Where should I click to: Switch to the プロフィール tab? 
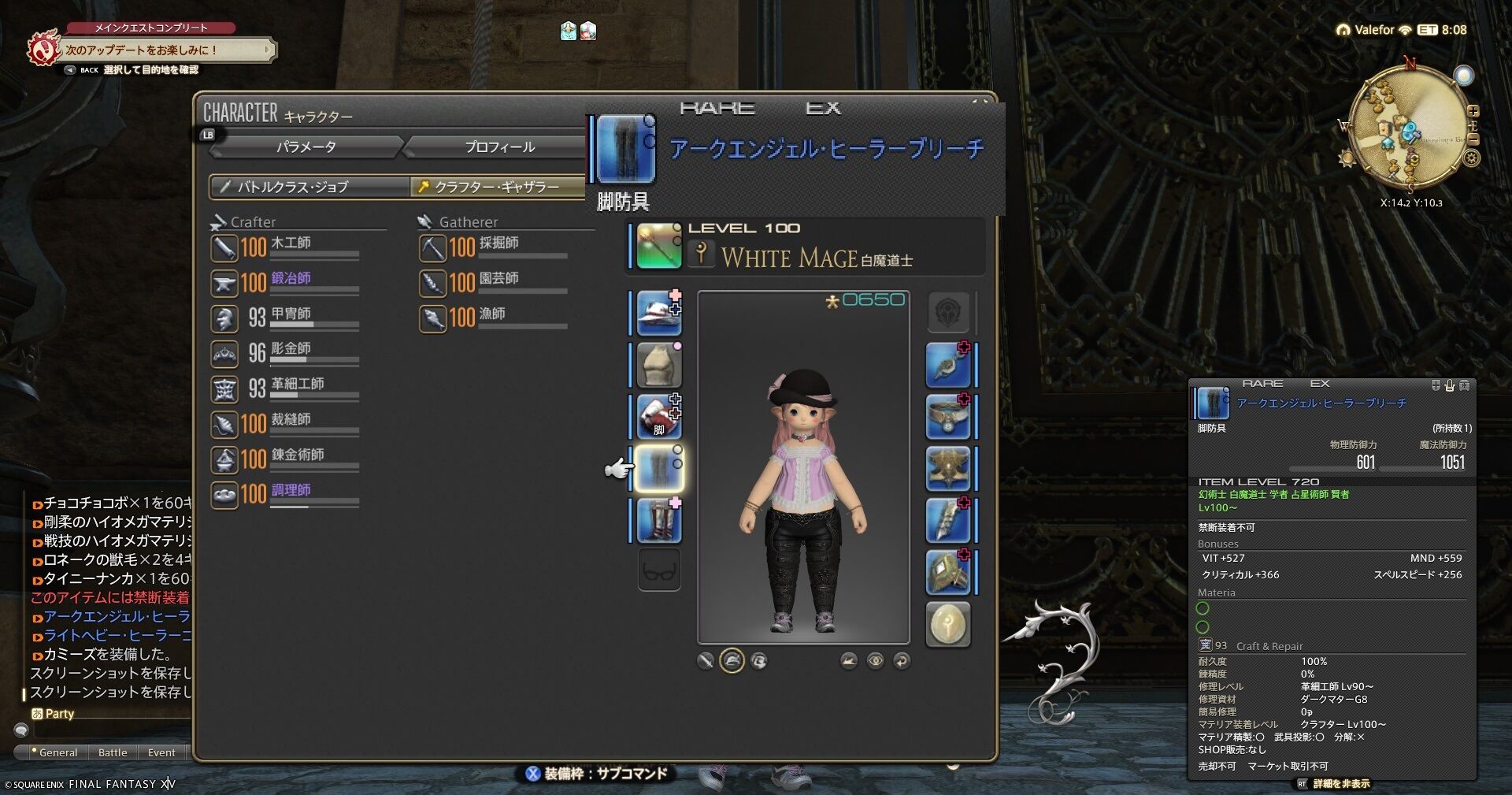499,147
